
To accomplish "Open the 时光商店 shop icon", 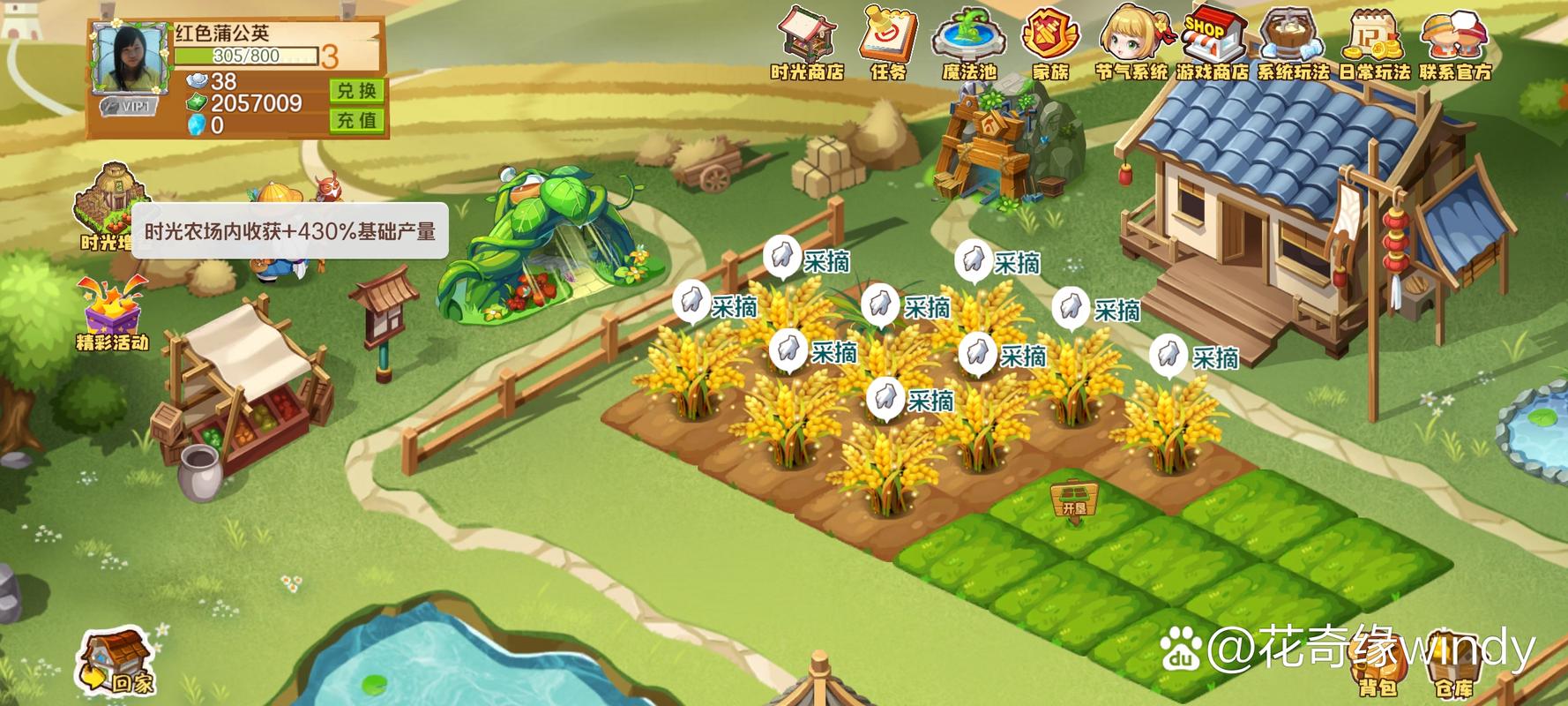I will [807, 42].
